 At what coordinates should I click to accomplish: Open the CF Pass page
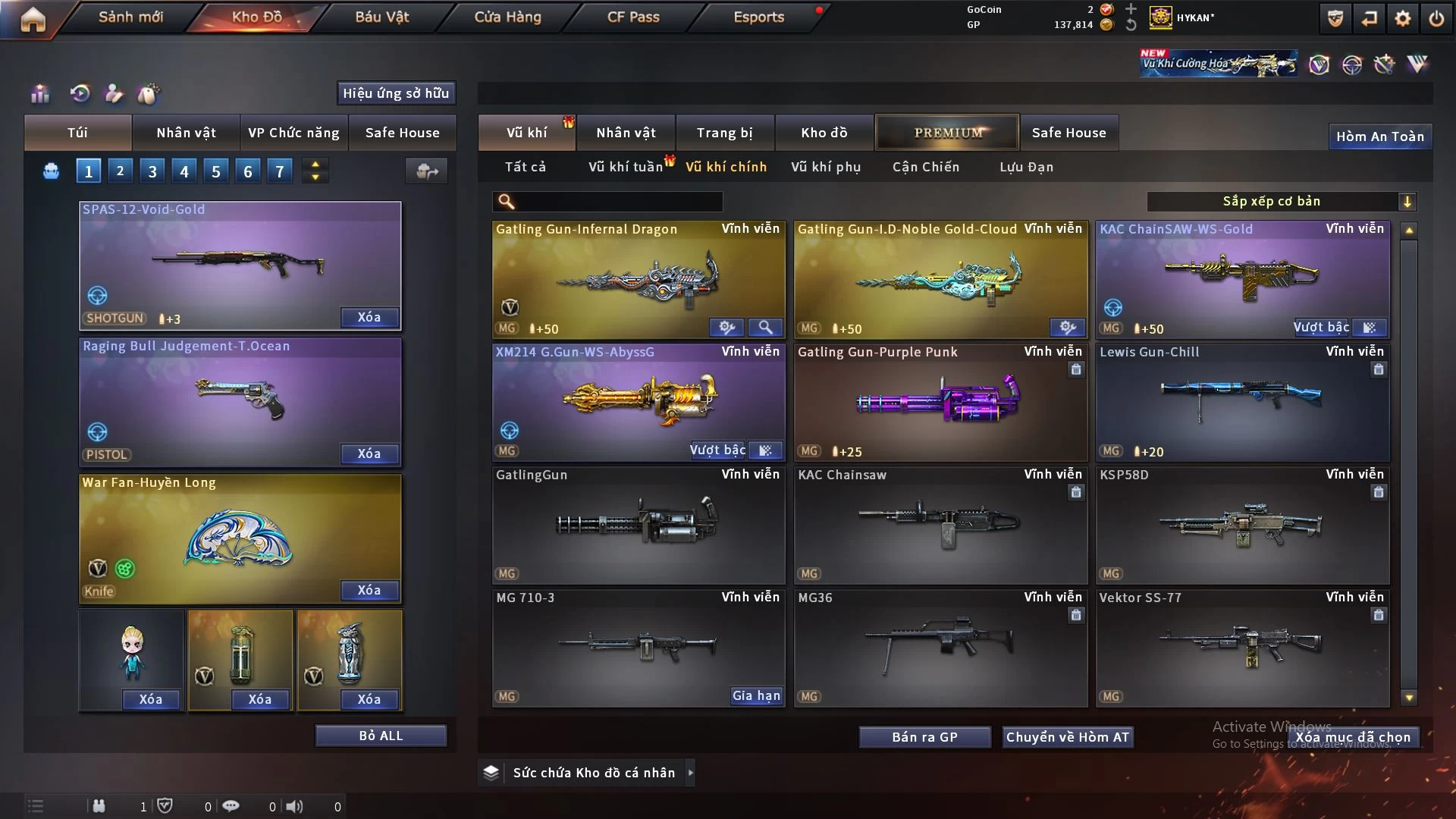pos(633,17)
